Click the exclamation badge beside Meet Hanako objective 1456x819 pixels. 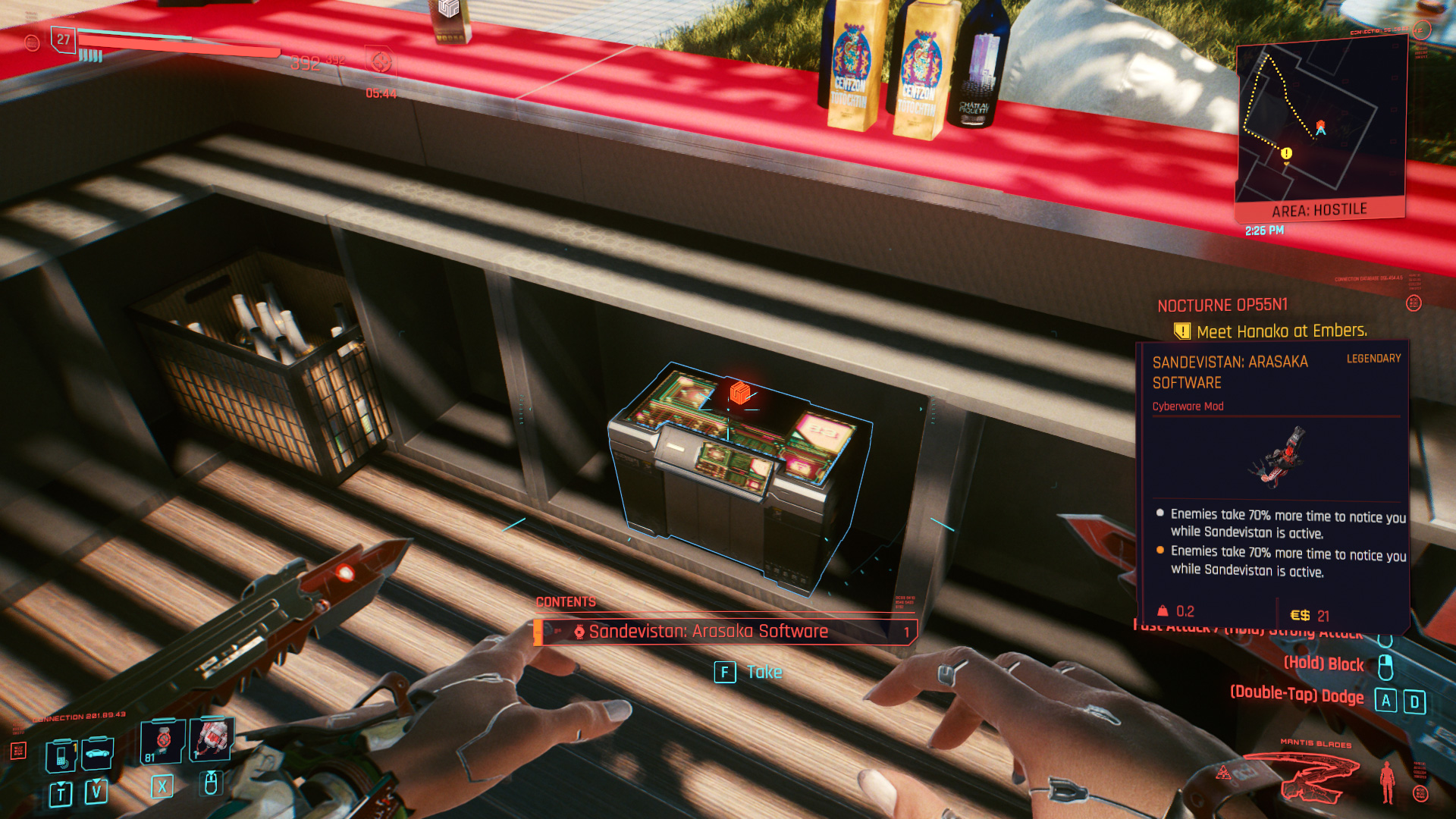pos(1181,330)
